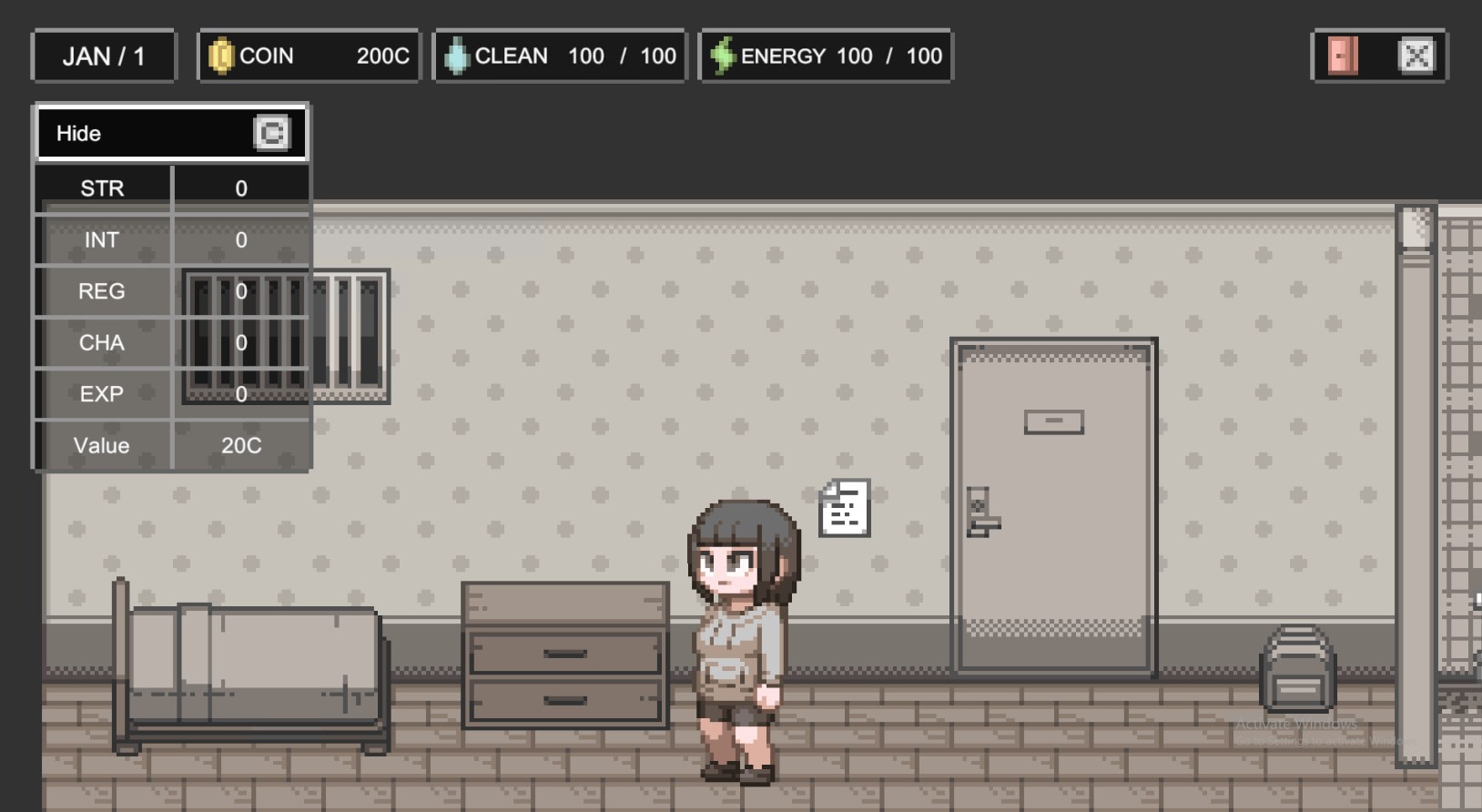
Task: Open the top drawer of the dresser
Action: (x=564, y=652)
